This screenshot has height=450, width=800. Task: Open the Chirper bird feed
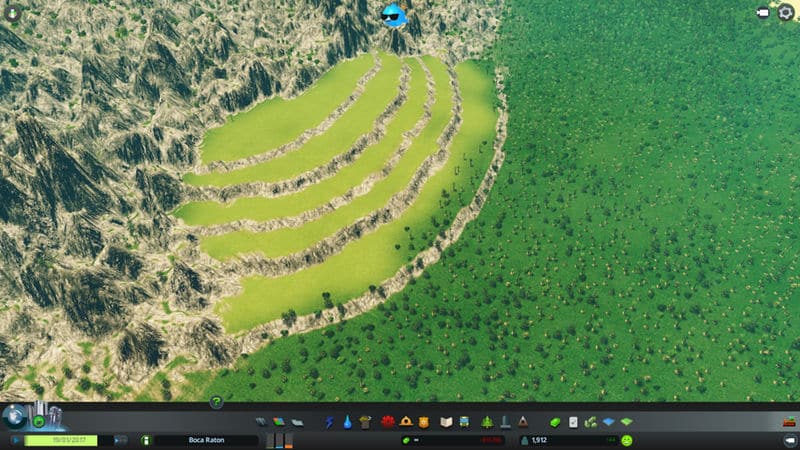tap(394, 15)
